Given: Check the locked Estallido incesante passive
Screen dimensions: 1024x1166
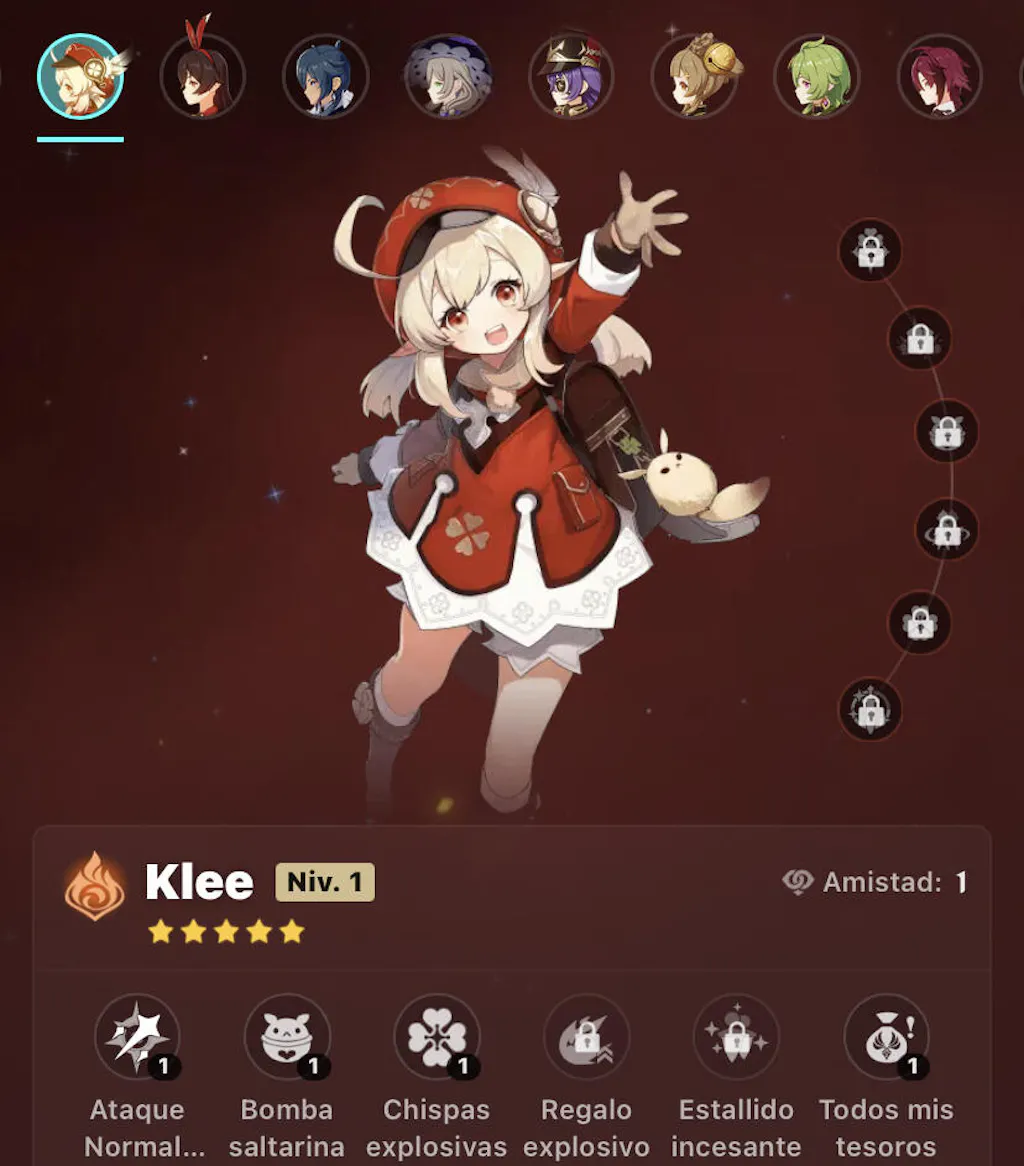Looking at the screenshot, I should 736,1037.
